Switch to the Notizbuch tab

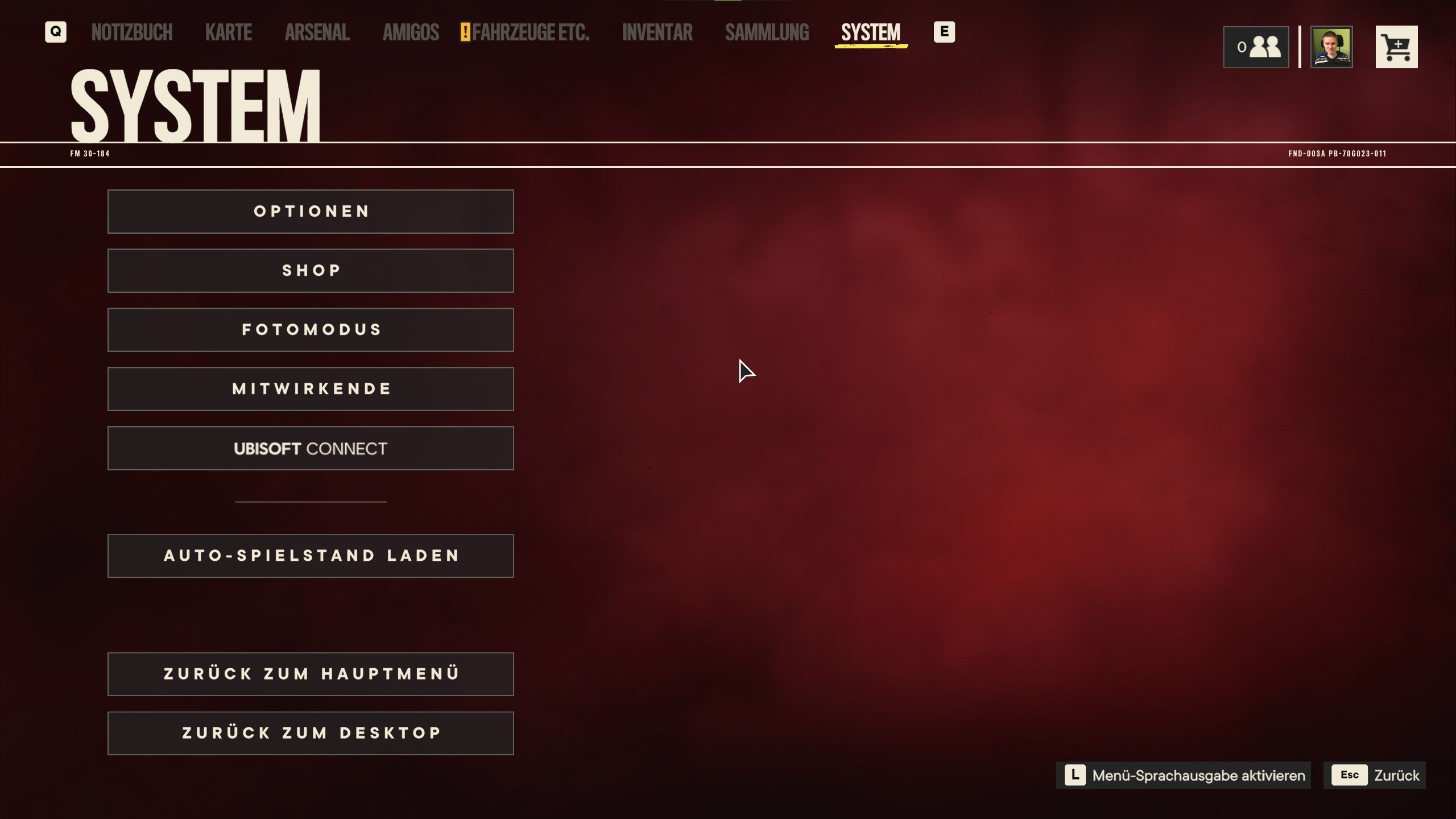pyautogui.click(x=132, y=32)
